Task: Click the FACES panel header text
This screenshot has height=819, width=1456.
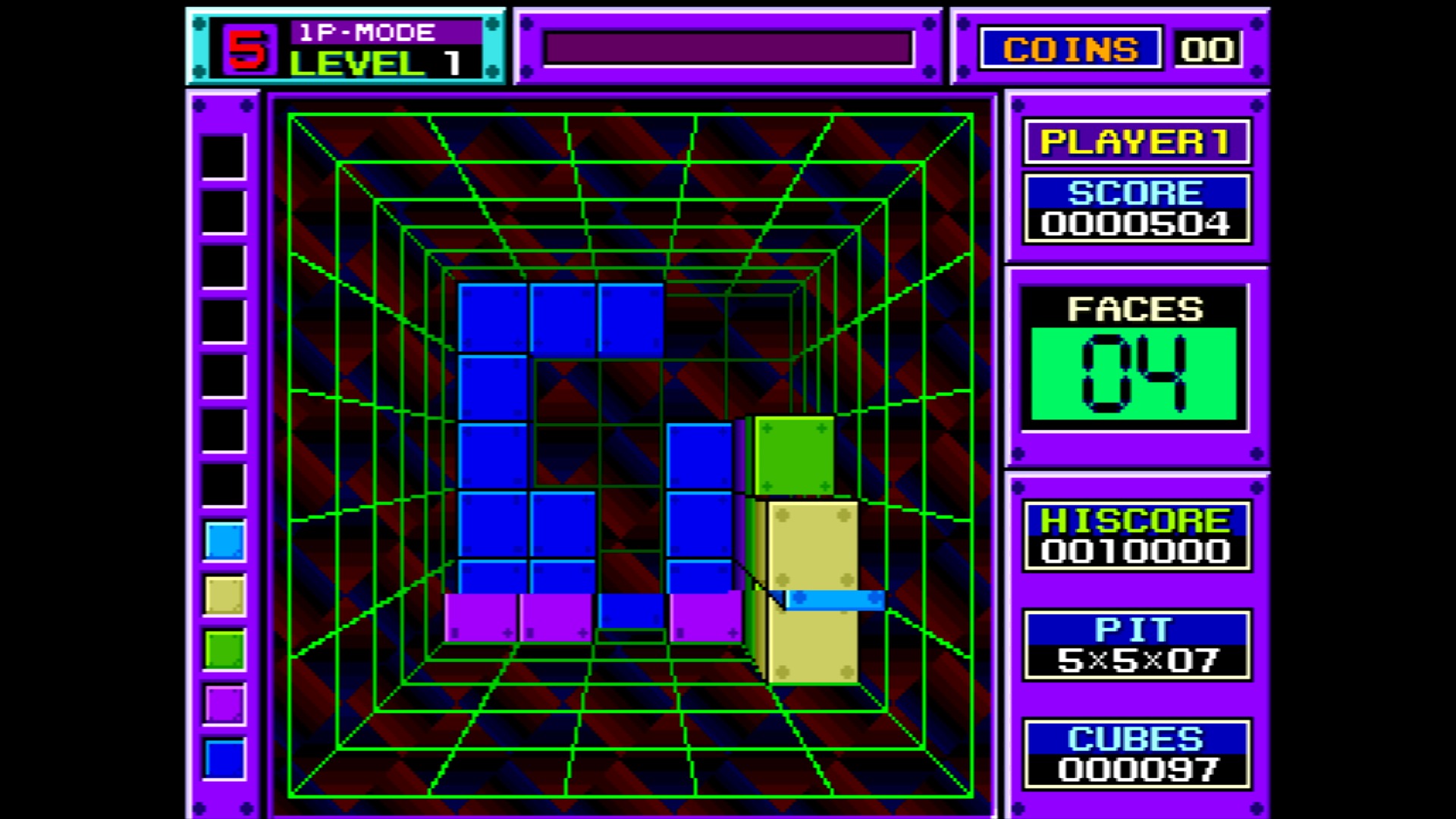Action: pos(1134,309)
